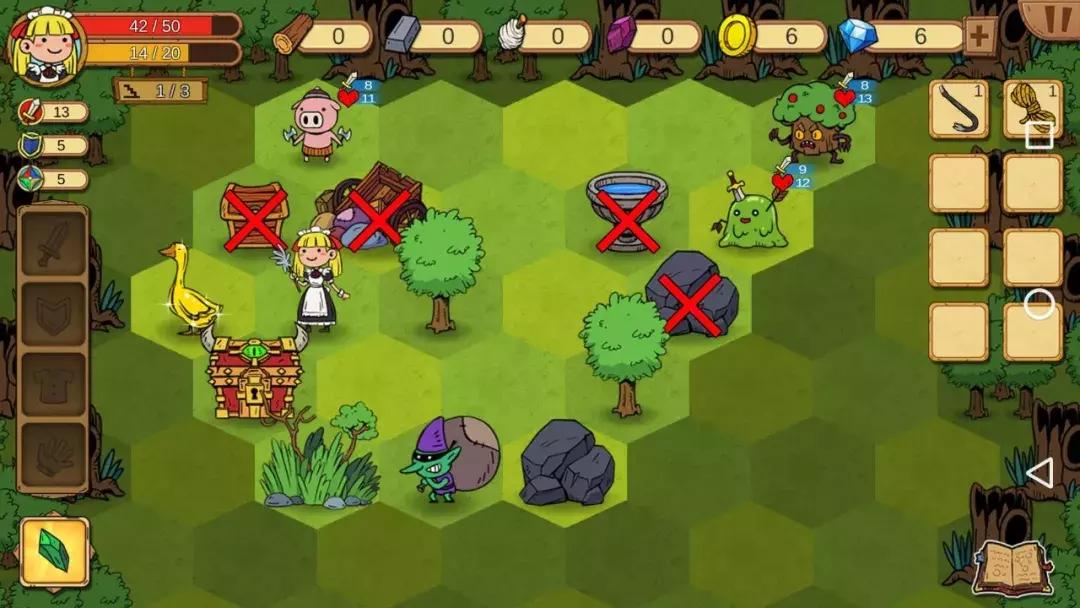Tap the plus button beside the diamonds

[979, 37]
